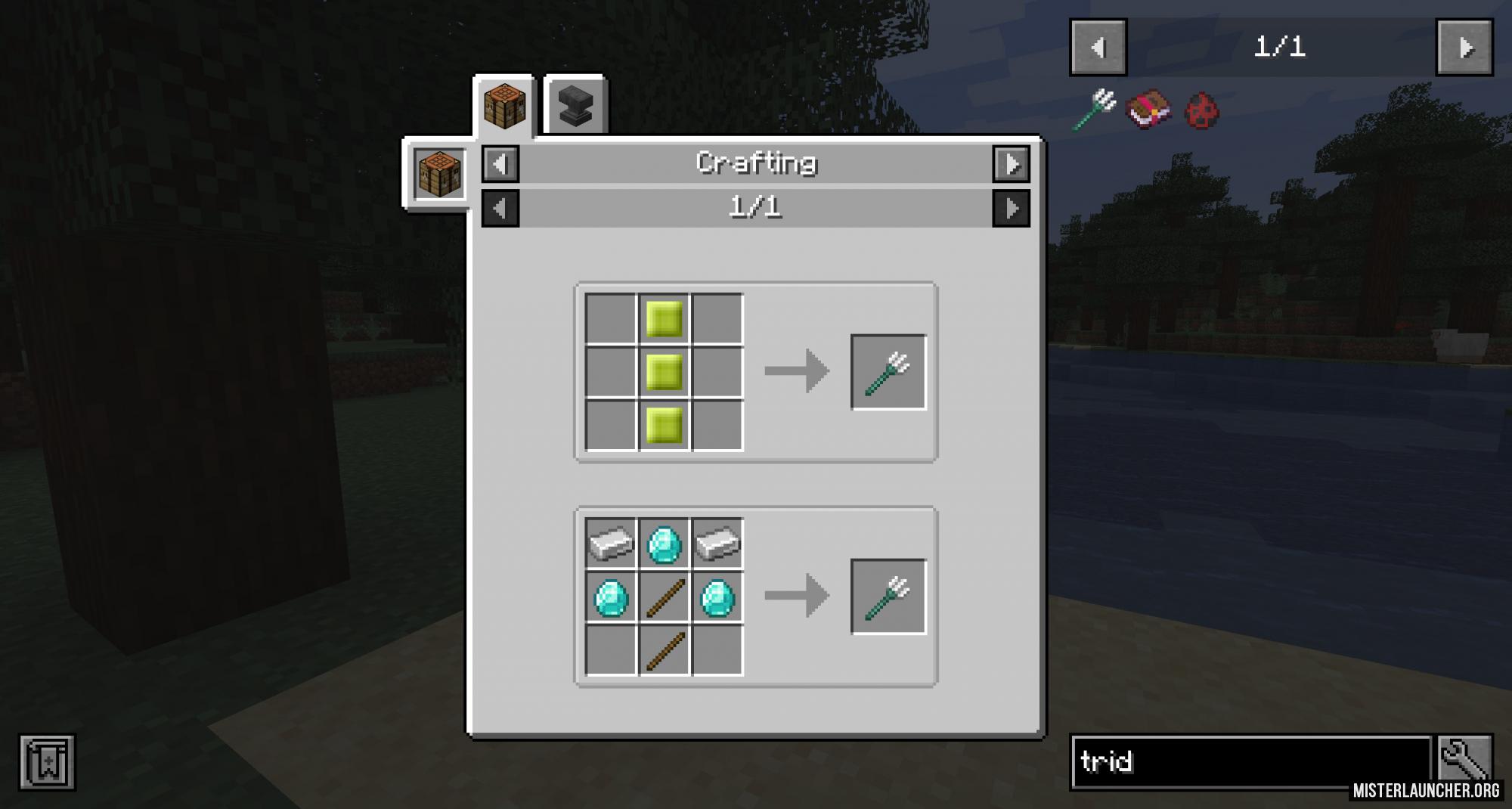Image resolution: width=1512 pixels, height=809 pixels.
Task: Select the crafting table tab
Action: pyautogui.click(x=505, y=106)
